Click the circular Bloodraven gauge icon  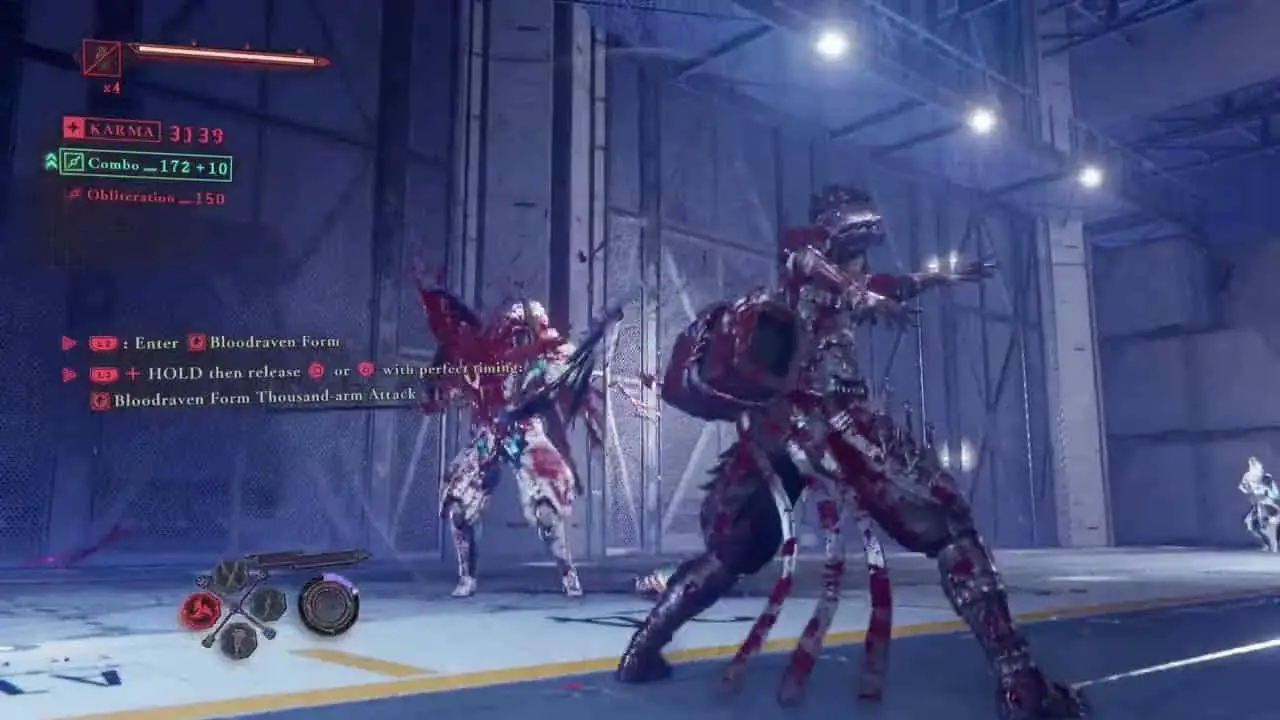(x=328, y=604)
